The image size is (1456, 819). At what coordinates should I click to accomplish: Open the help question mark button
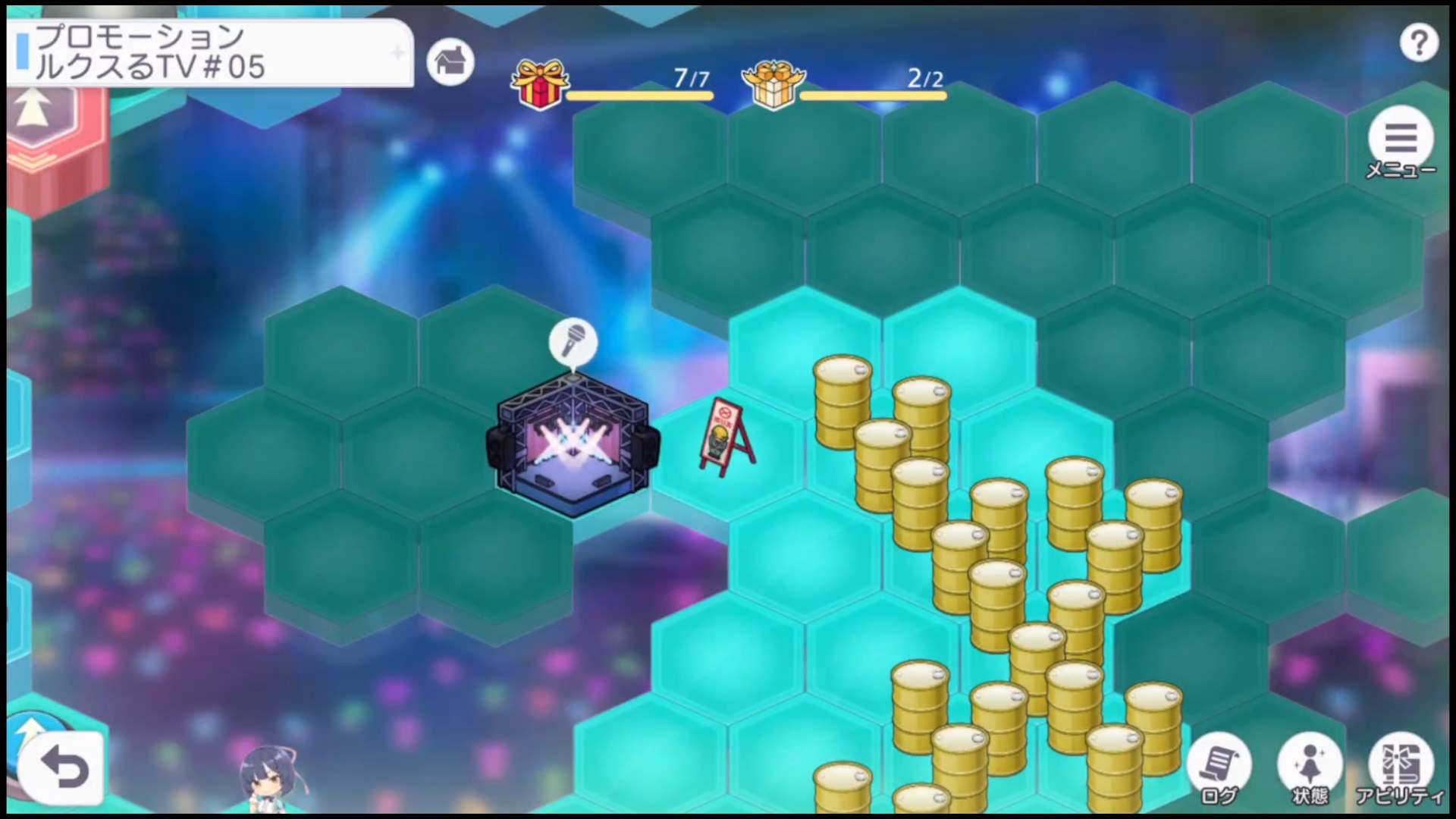[x=1418, y=43]
